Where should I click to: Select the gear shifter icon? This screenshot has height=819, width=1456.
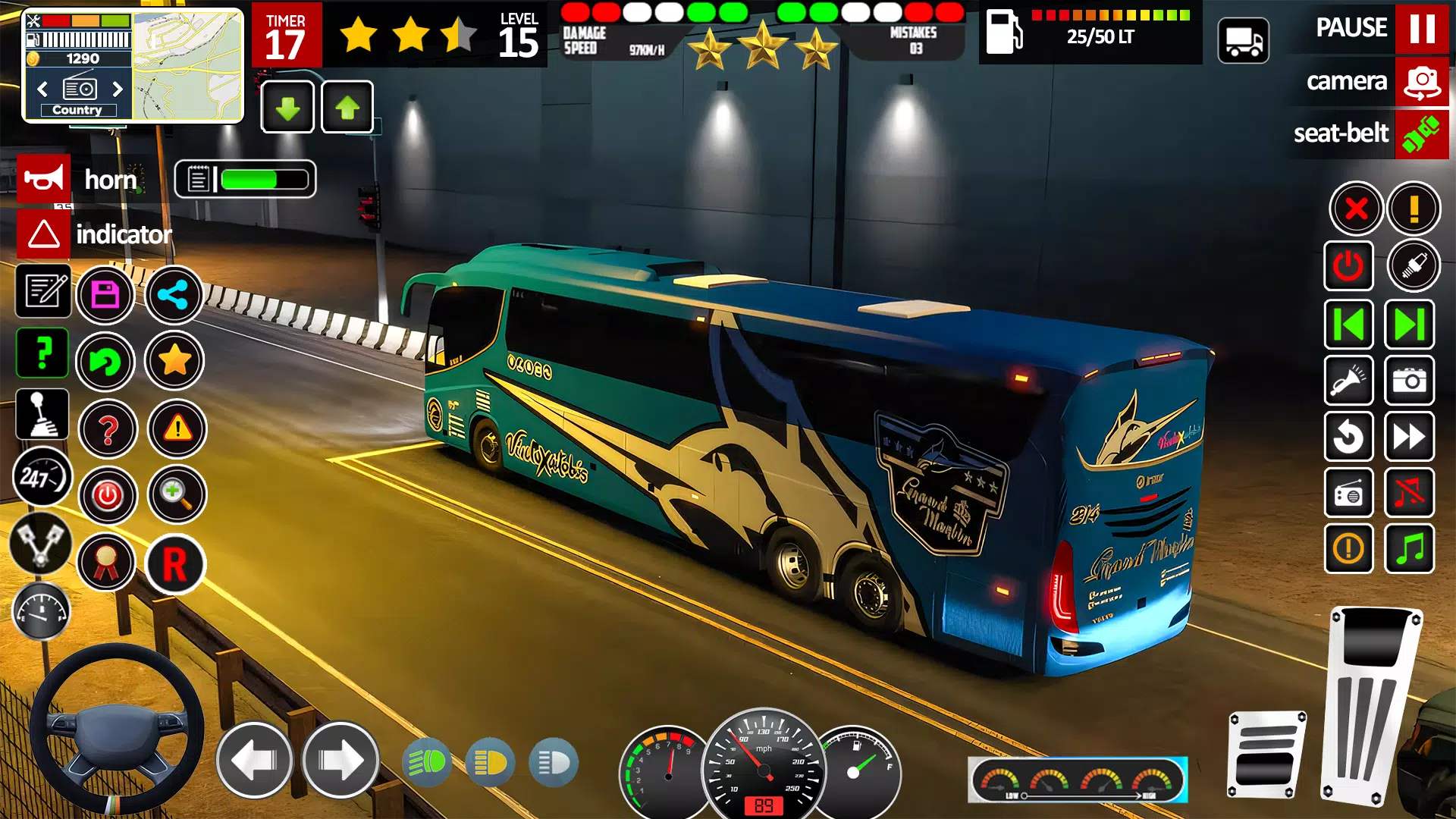42,414
